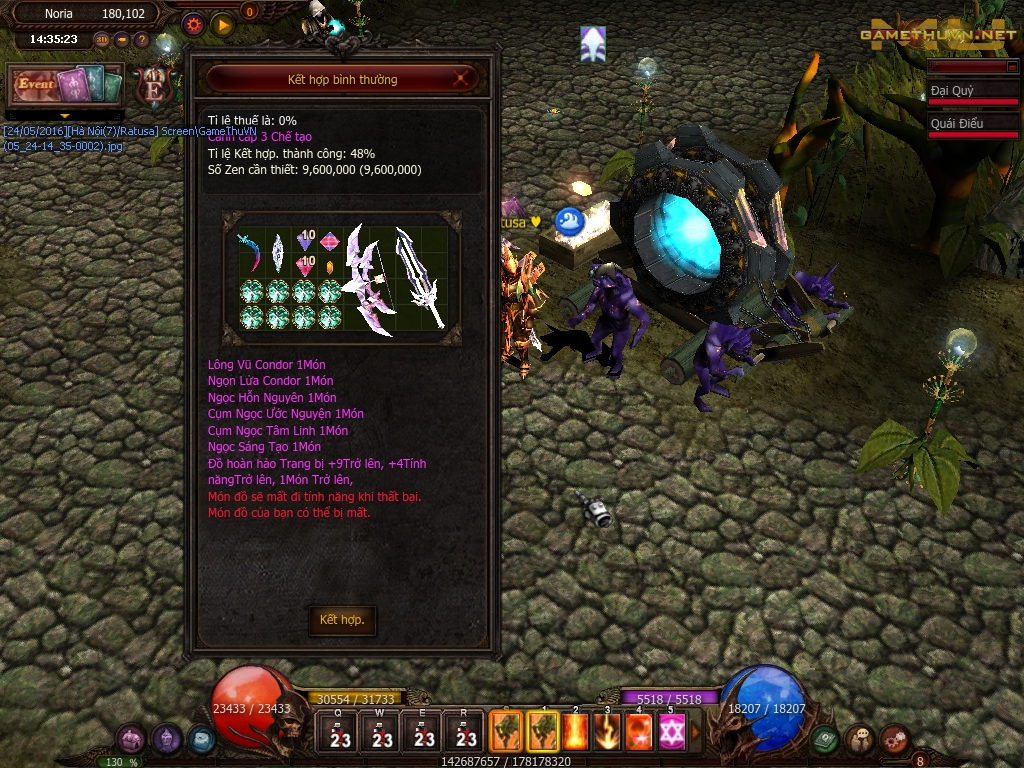
Task: Click the winged E emblem icon
Action: 155,87
